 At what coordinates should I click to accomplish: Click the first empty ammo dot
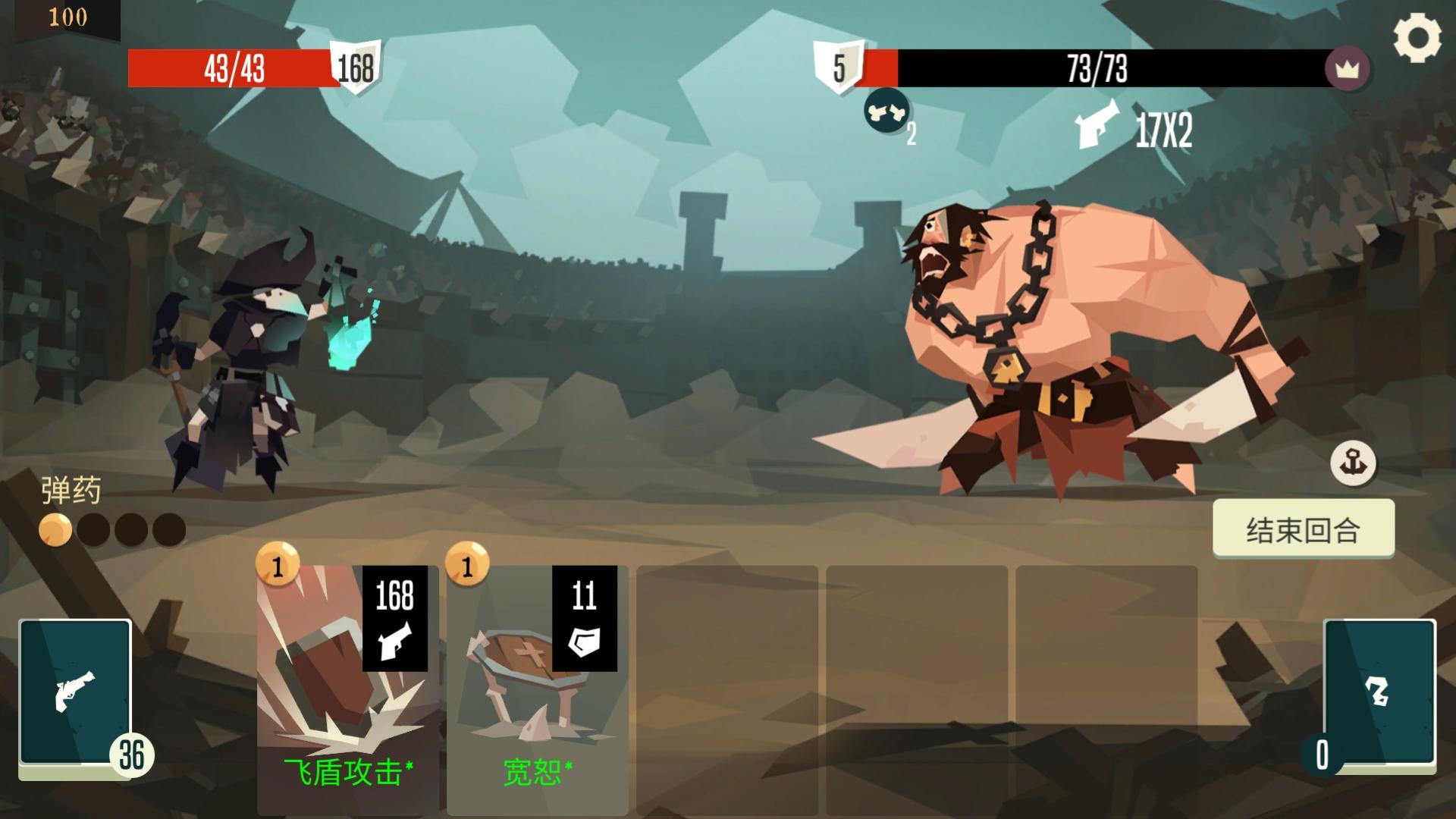[x=93, y=529]
